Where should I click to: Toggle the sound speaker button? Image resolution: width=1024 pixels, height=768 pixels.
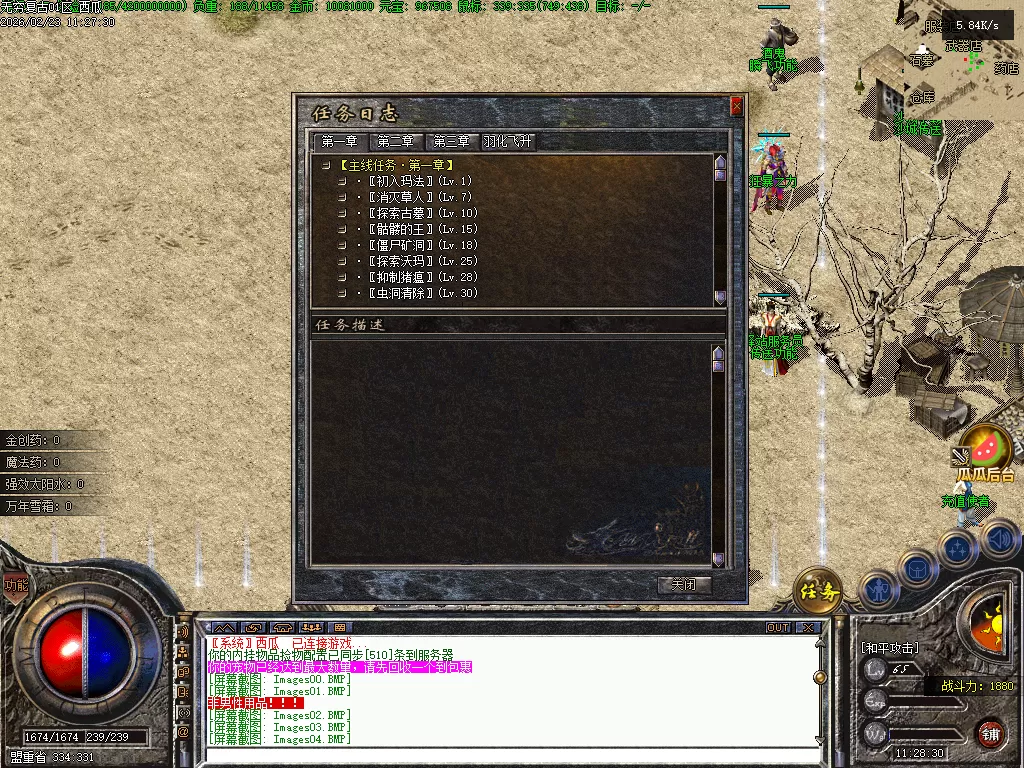(1000, 540)
